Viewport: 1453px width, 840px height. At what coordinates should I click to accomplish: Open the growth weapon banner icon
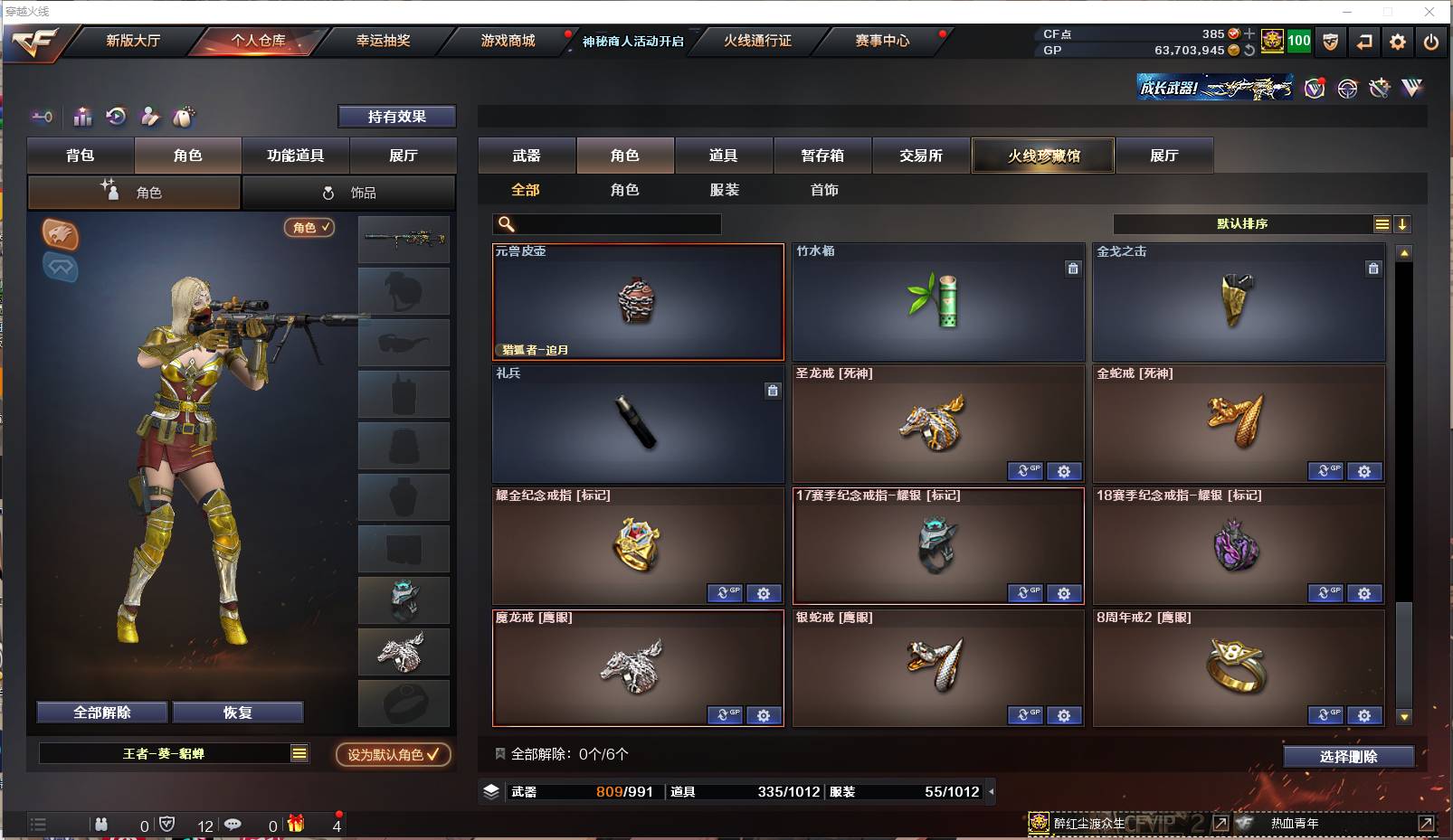coord(1214,88)
